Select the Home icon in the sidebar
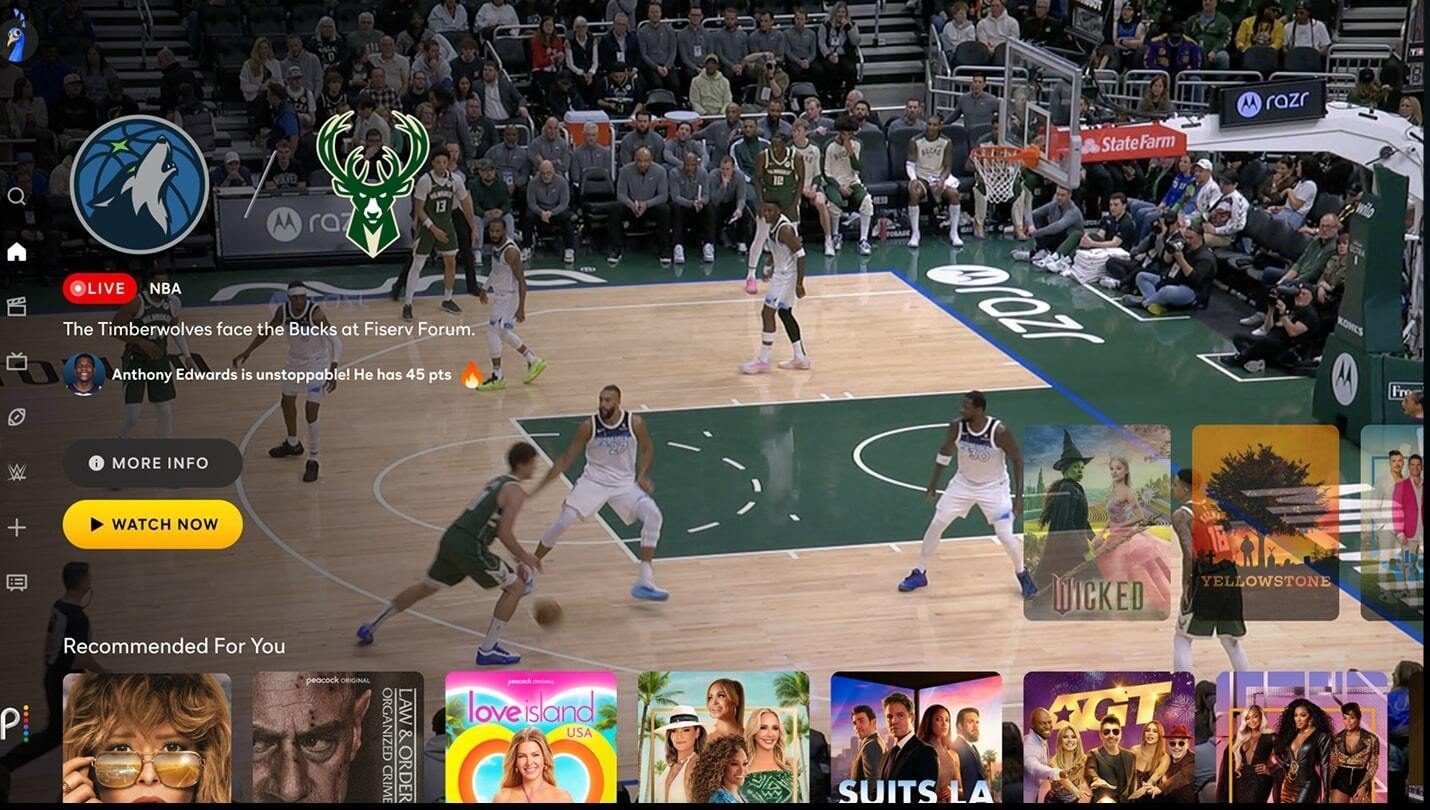1430x810 pixels. click(x=16, y=251)
